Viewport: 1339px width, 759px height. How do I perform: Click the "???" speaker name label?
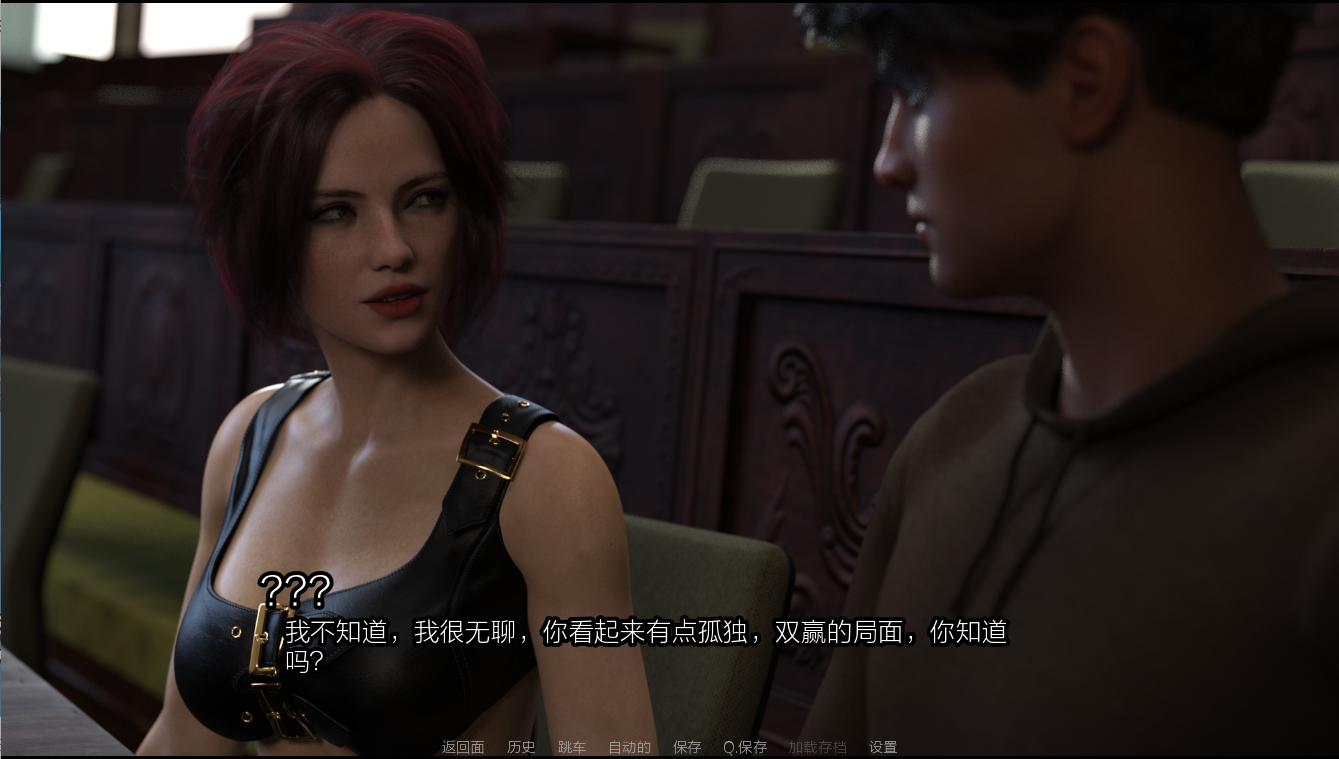[295, 589]
